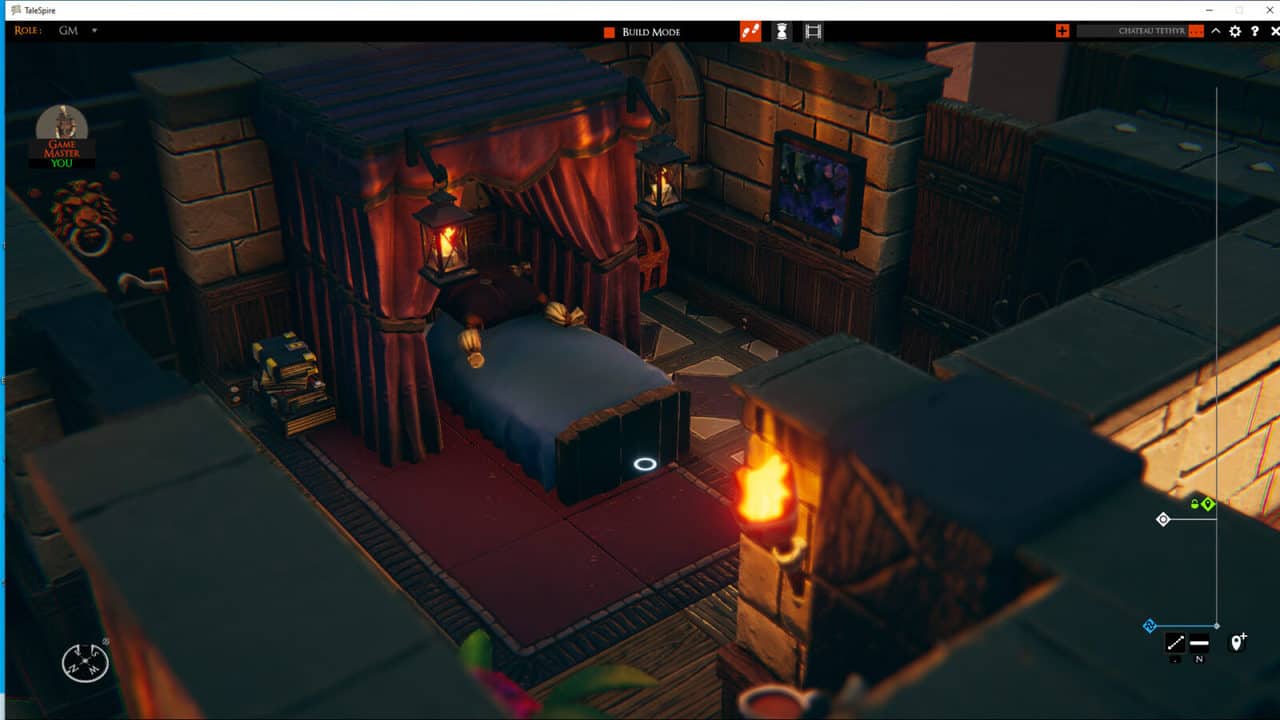Collapse the top bar with the chevron arrow
Screen dimensions: 1280x720
coord(1215,31)
